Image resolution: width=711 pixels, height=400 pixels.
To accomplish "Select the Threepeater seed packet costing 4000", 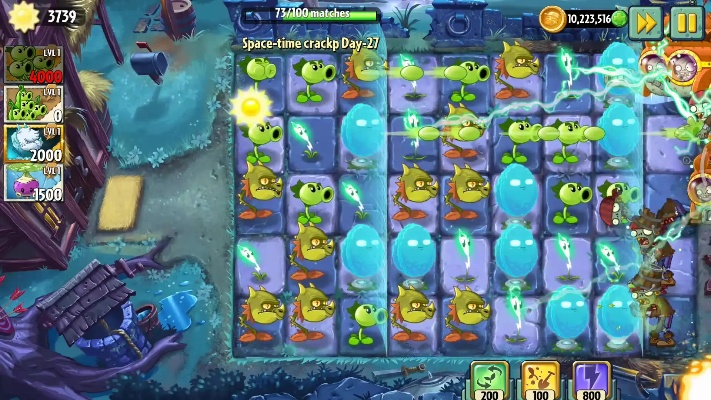I will [x=32, y=65].
